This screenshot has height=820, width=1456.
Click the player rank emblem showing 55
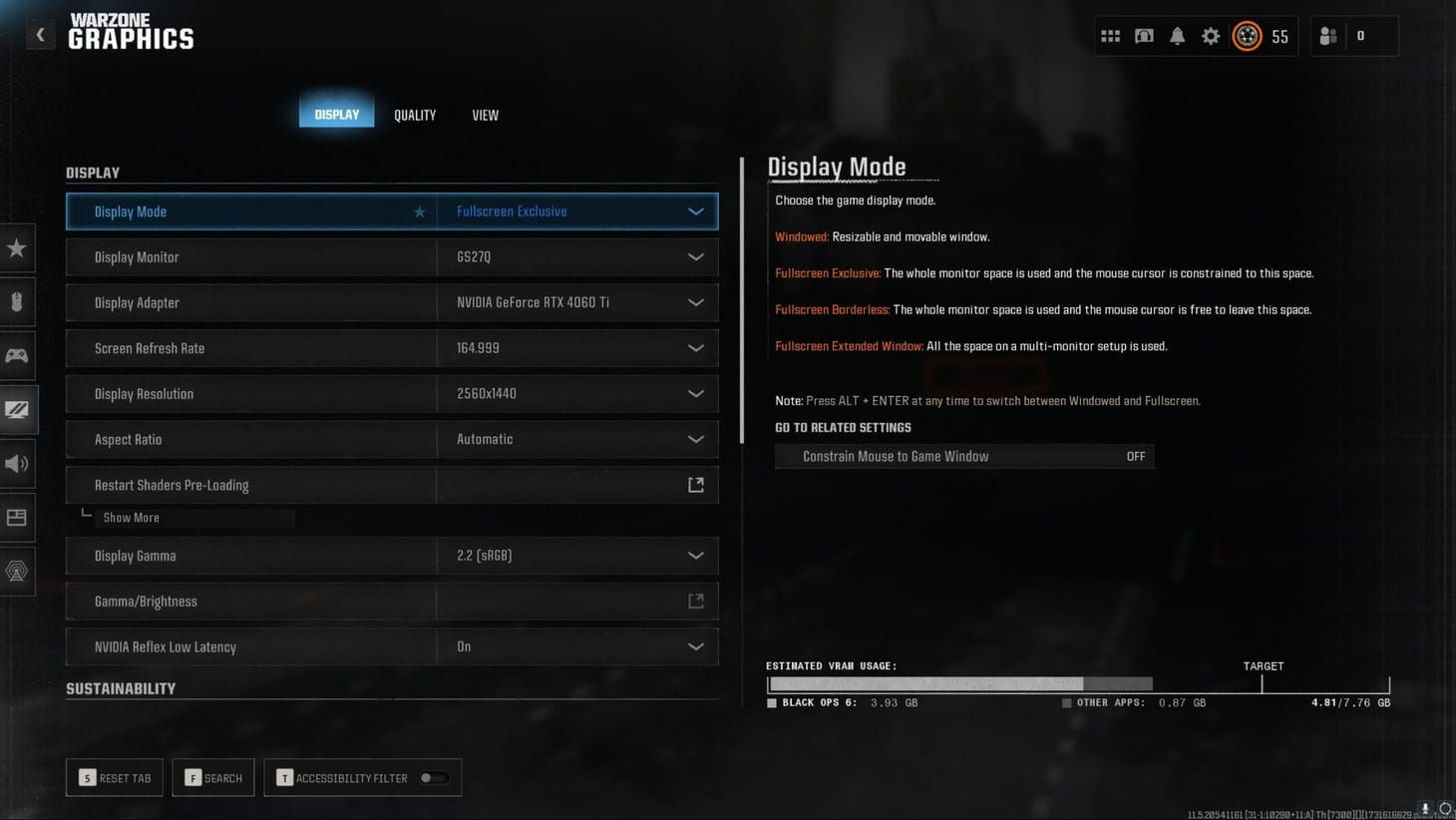point(1246,35)
